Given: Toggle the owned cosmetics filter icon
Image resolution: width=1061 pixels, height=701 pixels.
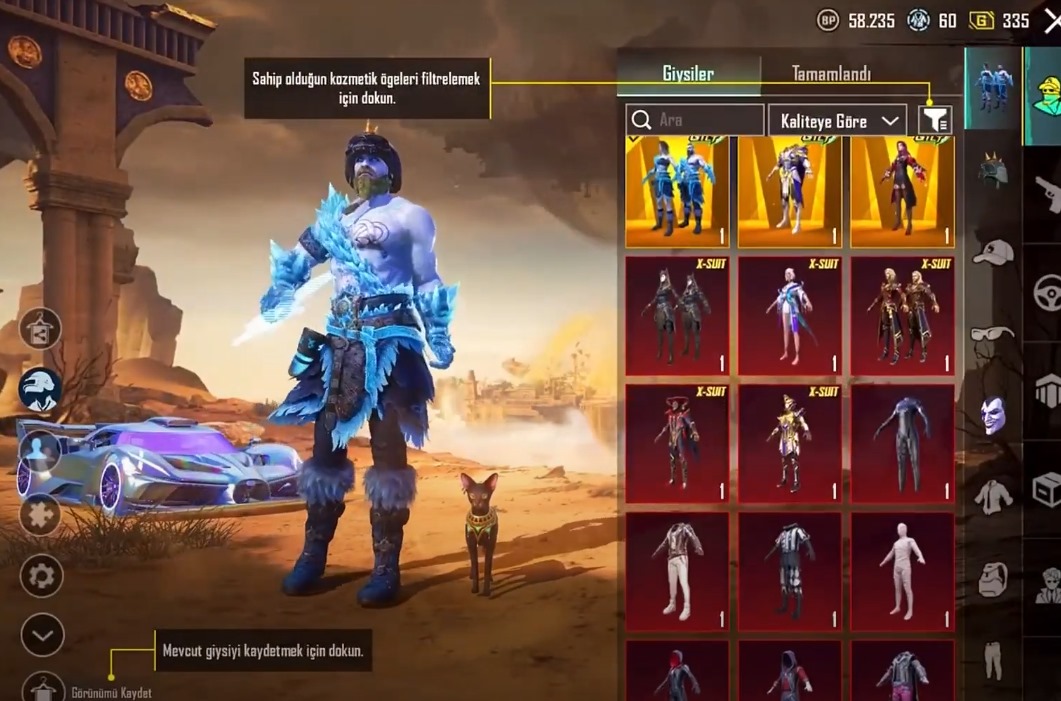Looking at the screenshot, I should (x=935, y=120).
